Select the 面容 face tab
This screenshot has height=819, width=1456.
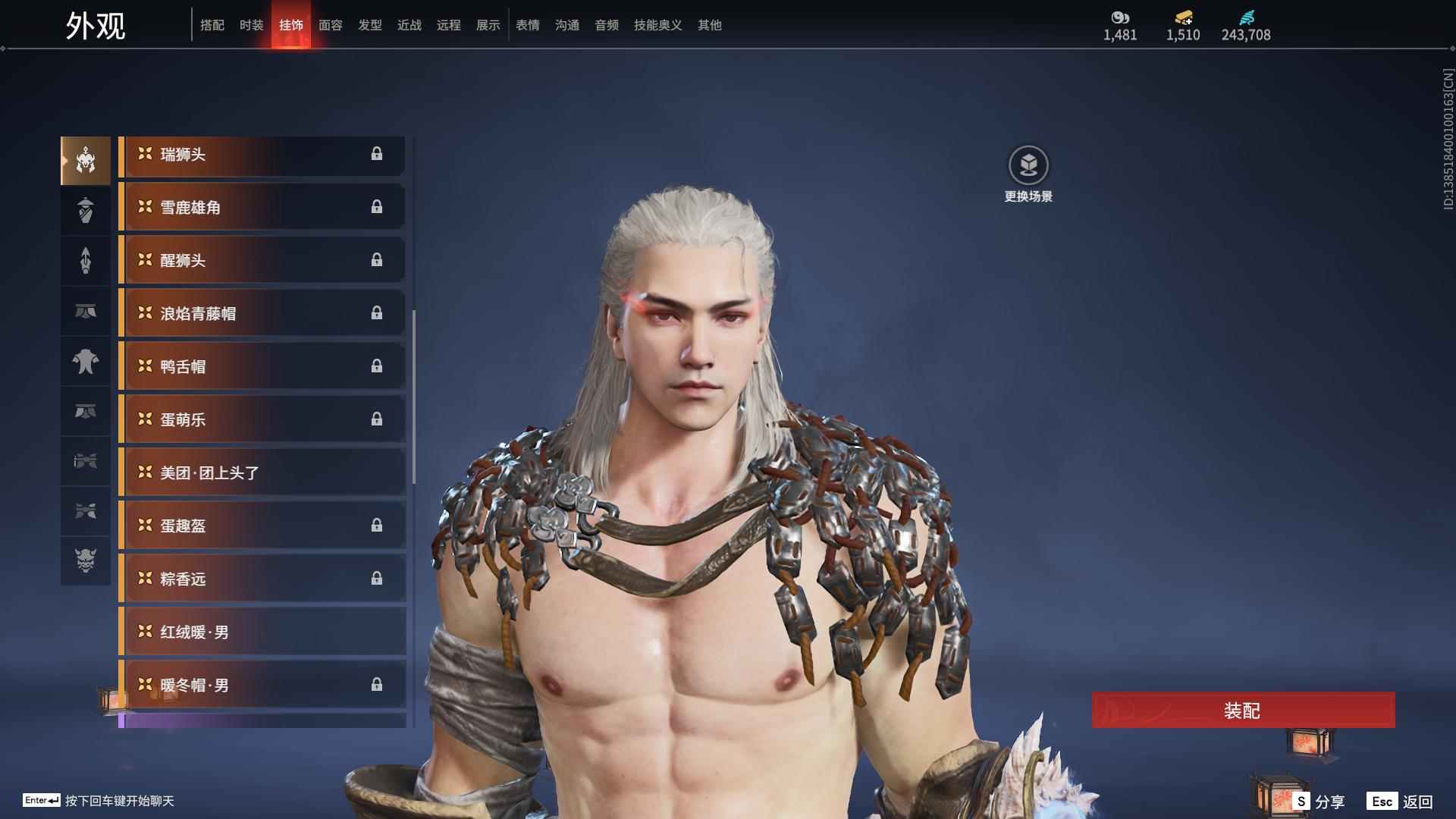click(330, 25)
